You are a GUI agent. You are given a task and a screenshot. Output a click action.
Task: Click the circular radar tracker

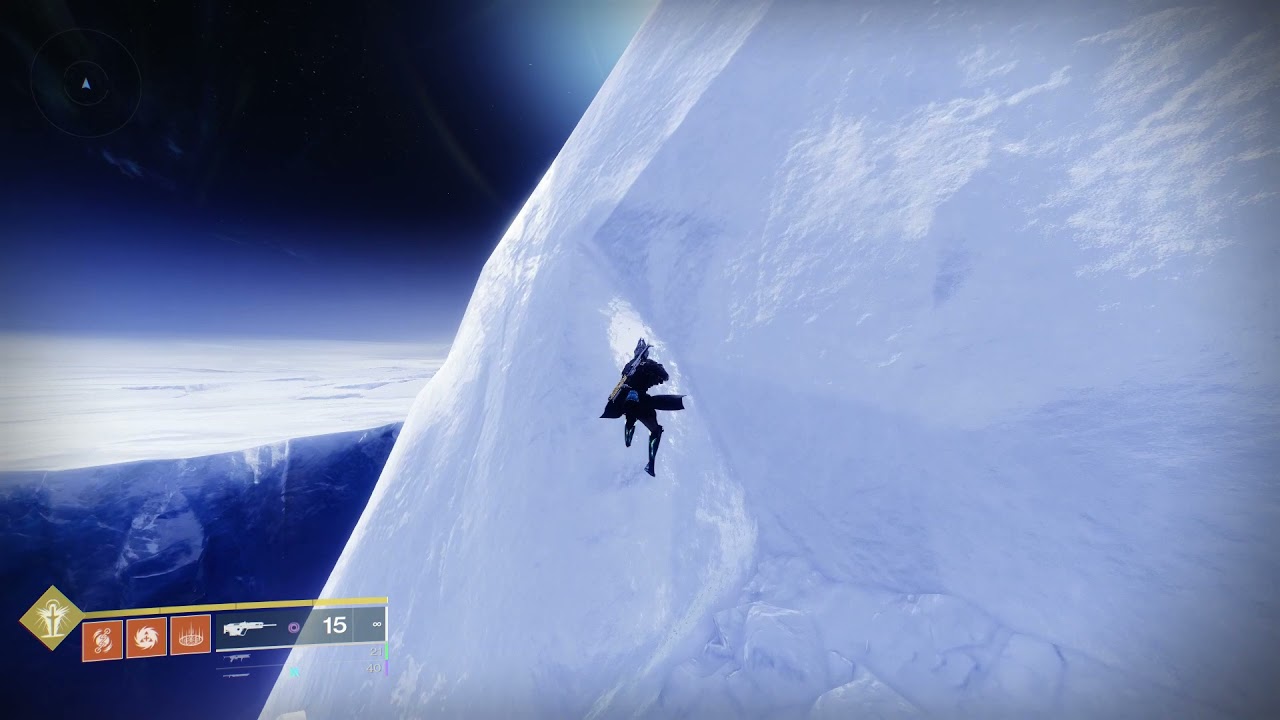(86, 84)
